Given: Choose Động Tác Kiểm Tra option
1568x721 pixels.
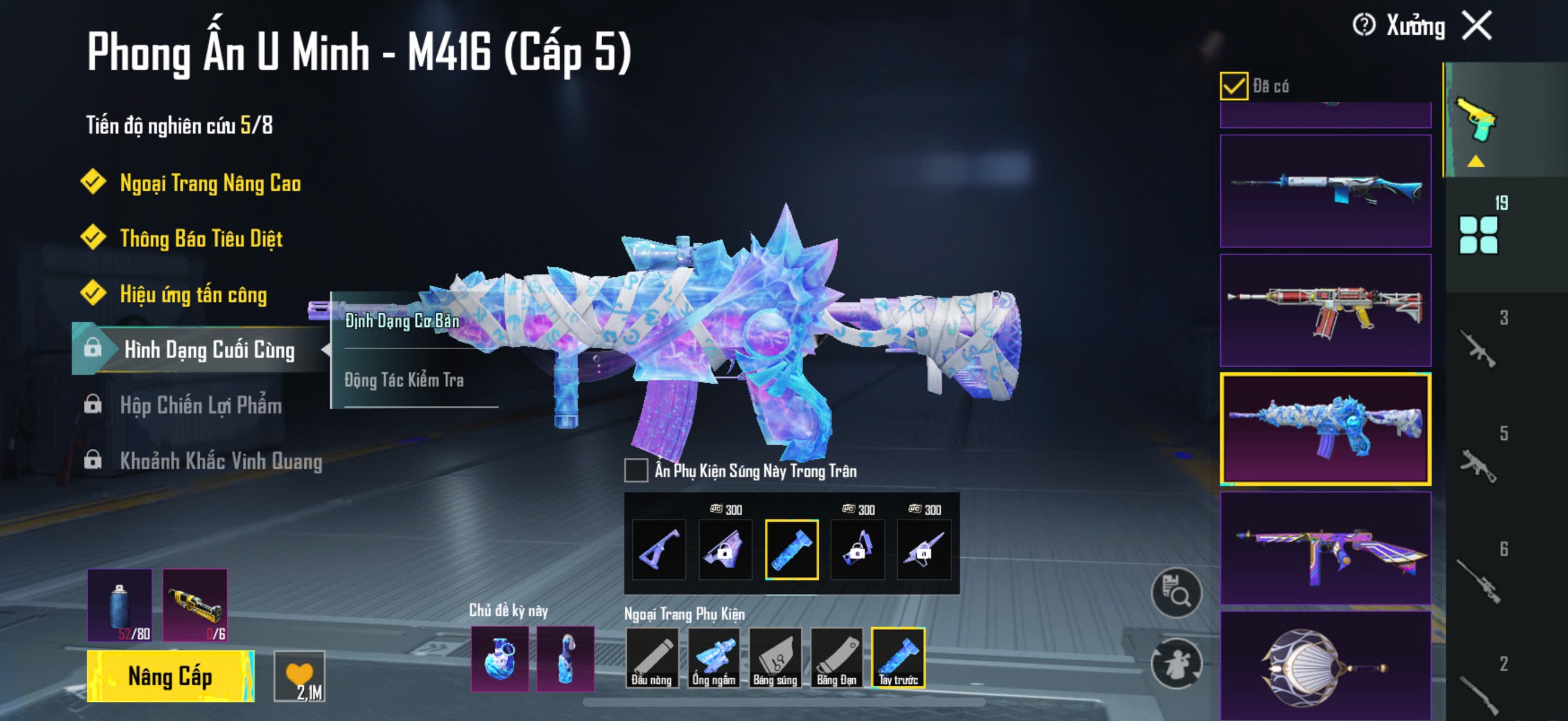Looking at the screenshot, I should coord(404,380).
